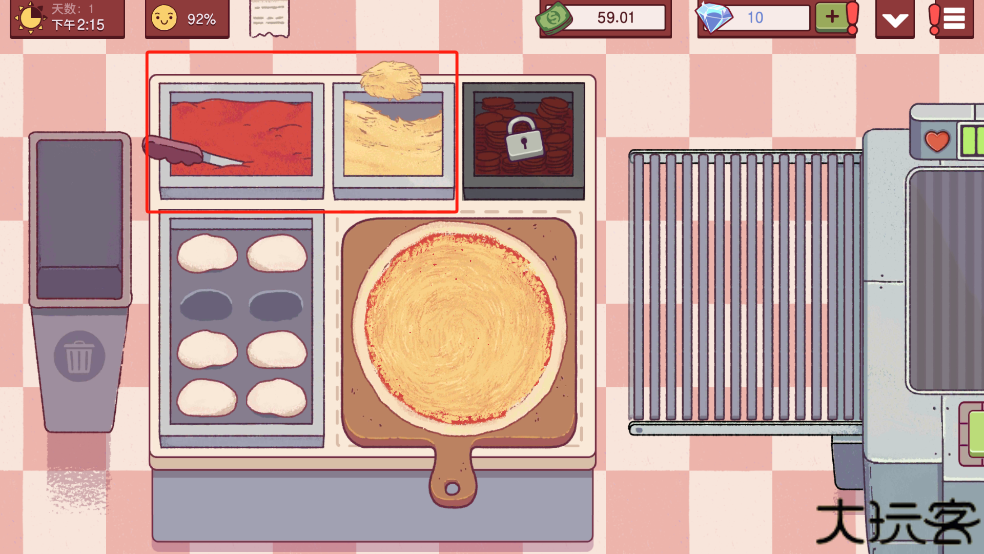Screen dimensions: 984x554
Task: Open the main menu list button
Action: pyautogui.click(x=953, y=18)
